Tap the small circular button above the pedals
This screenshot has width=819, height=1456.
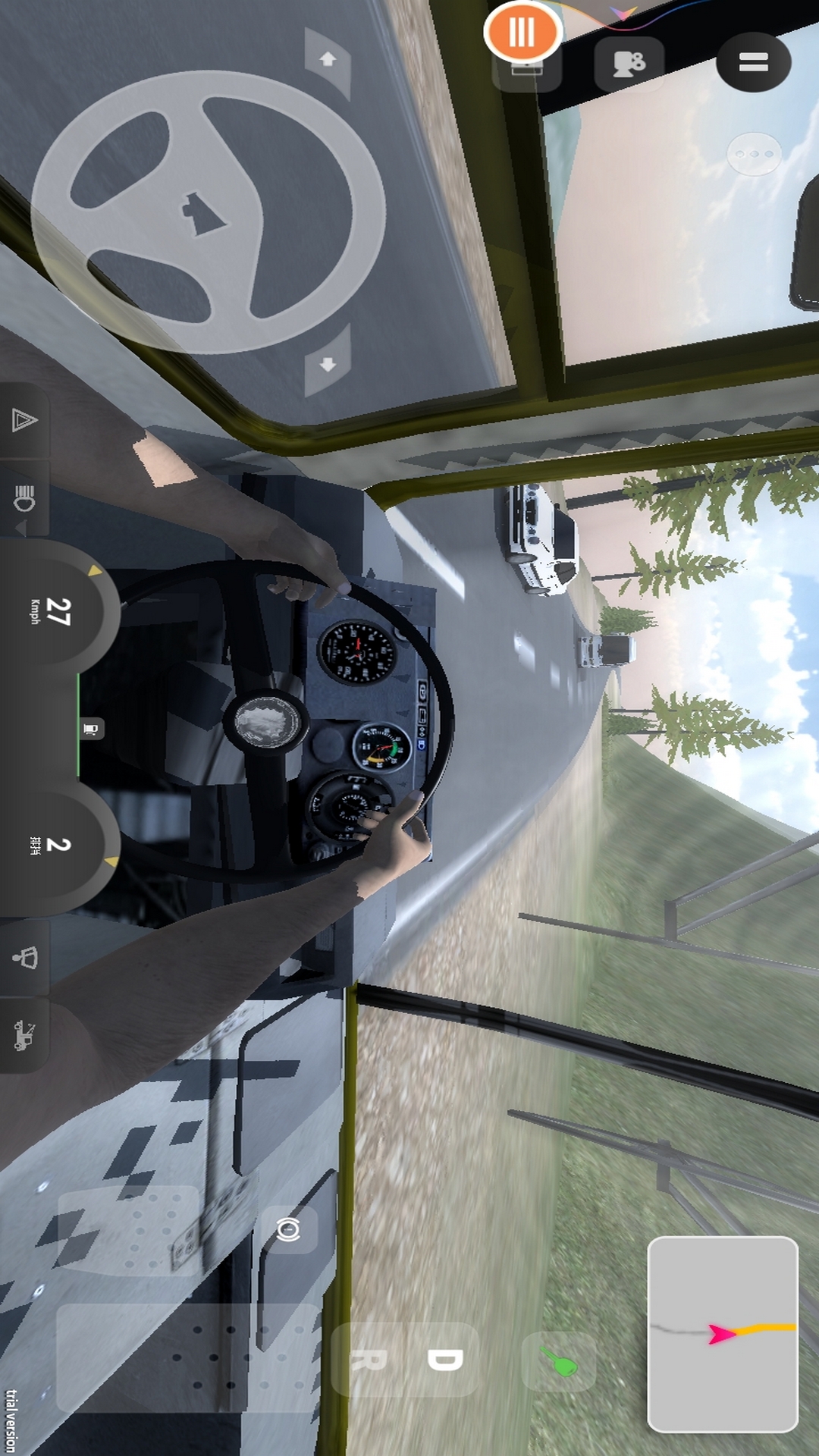[x=288, y=1229]
